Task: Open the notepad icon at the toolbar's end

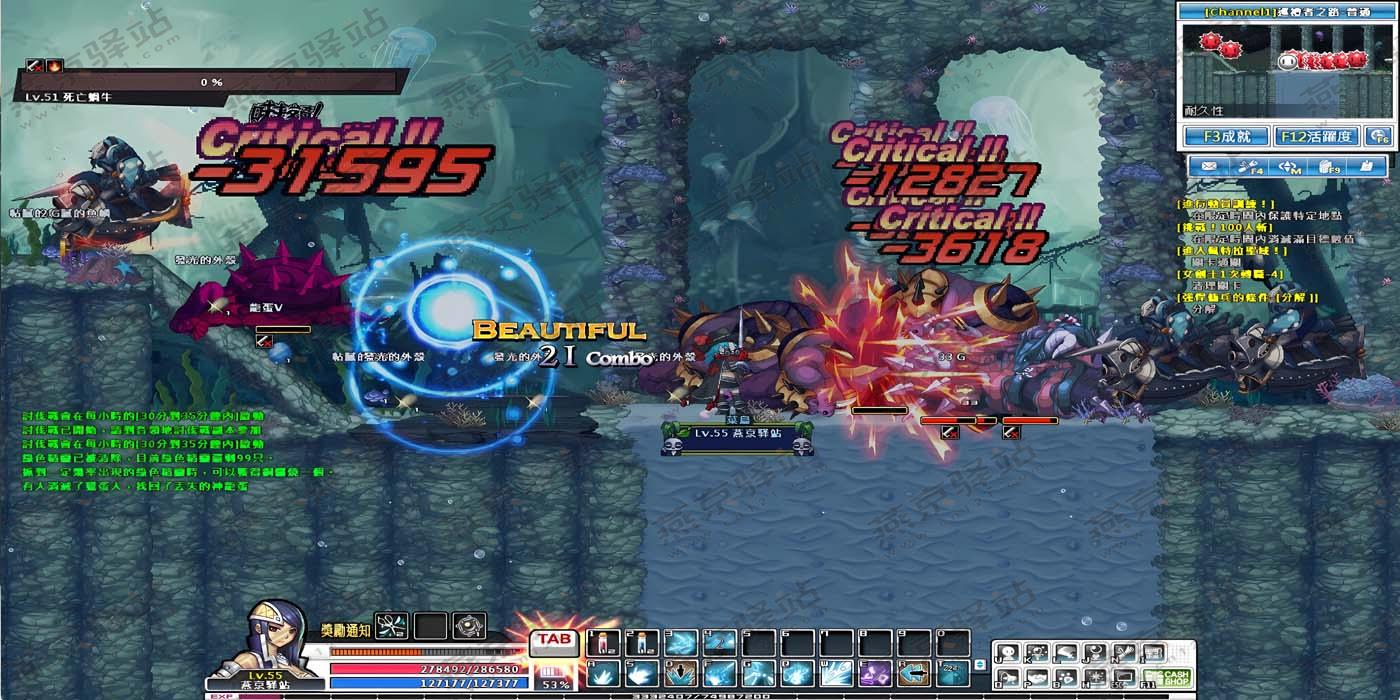Action: point(1367,167)
